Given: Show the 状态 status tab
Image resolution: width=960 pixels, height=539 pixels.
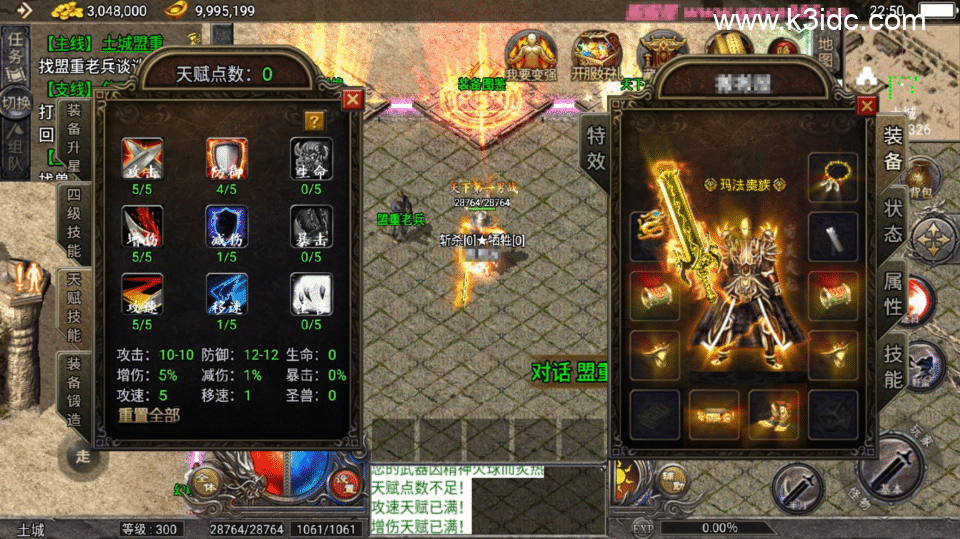Looking at the screenshot, I should (x=892, y=221).
